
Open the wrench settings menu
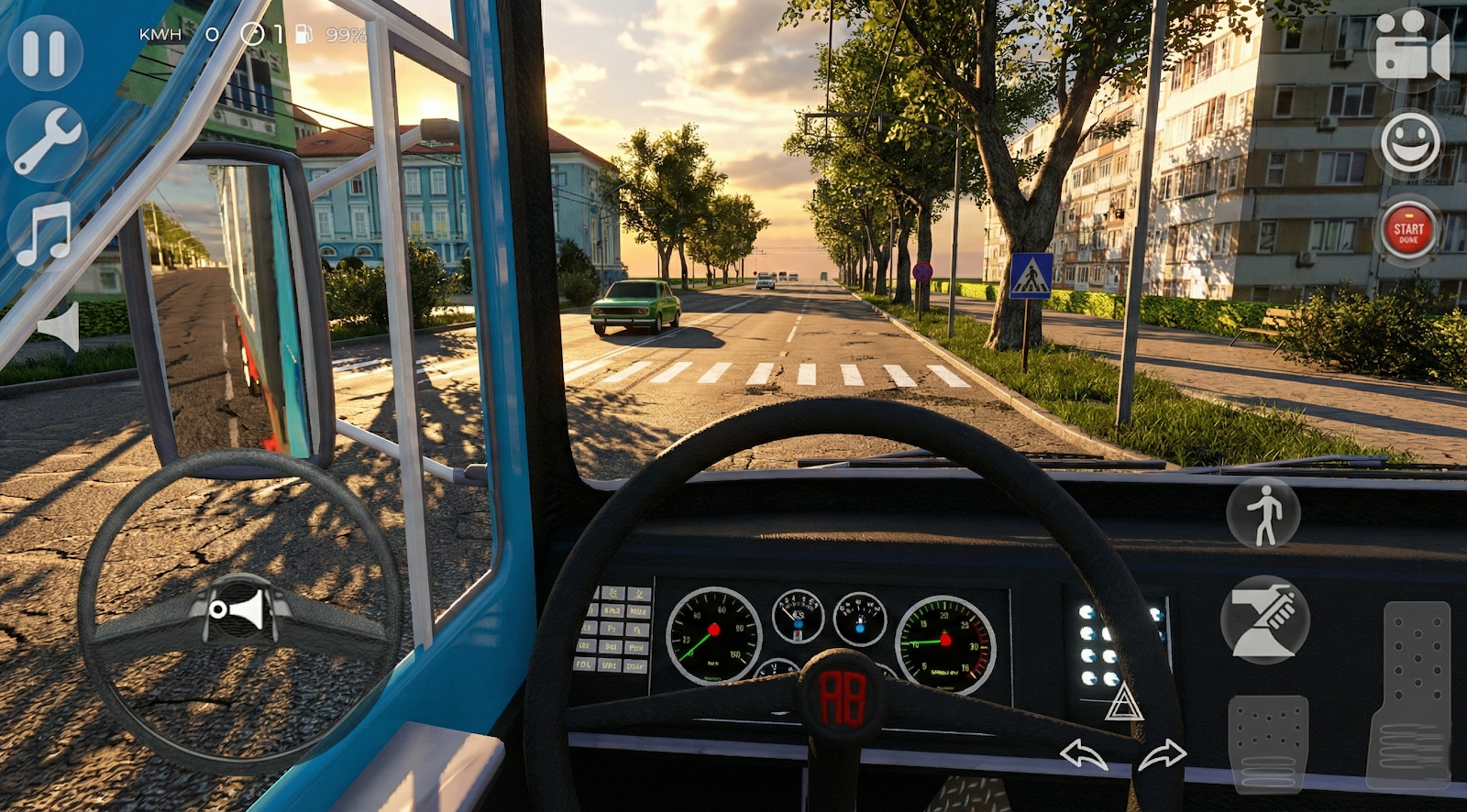46,141
